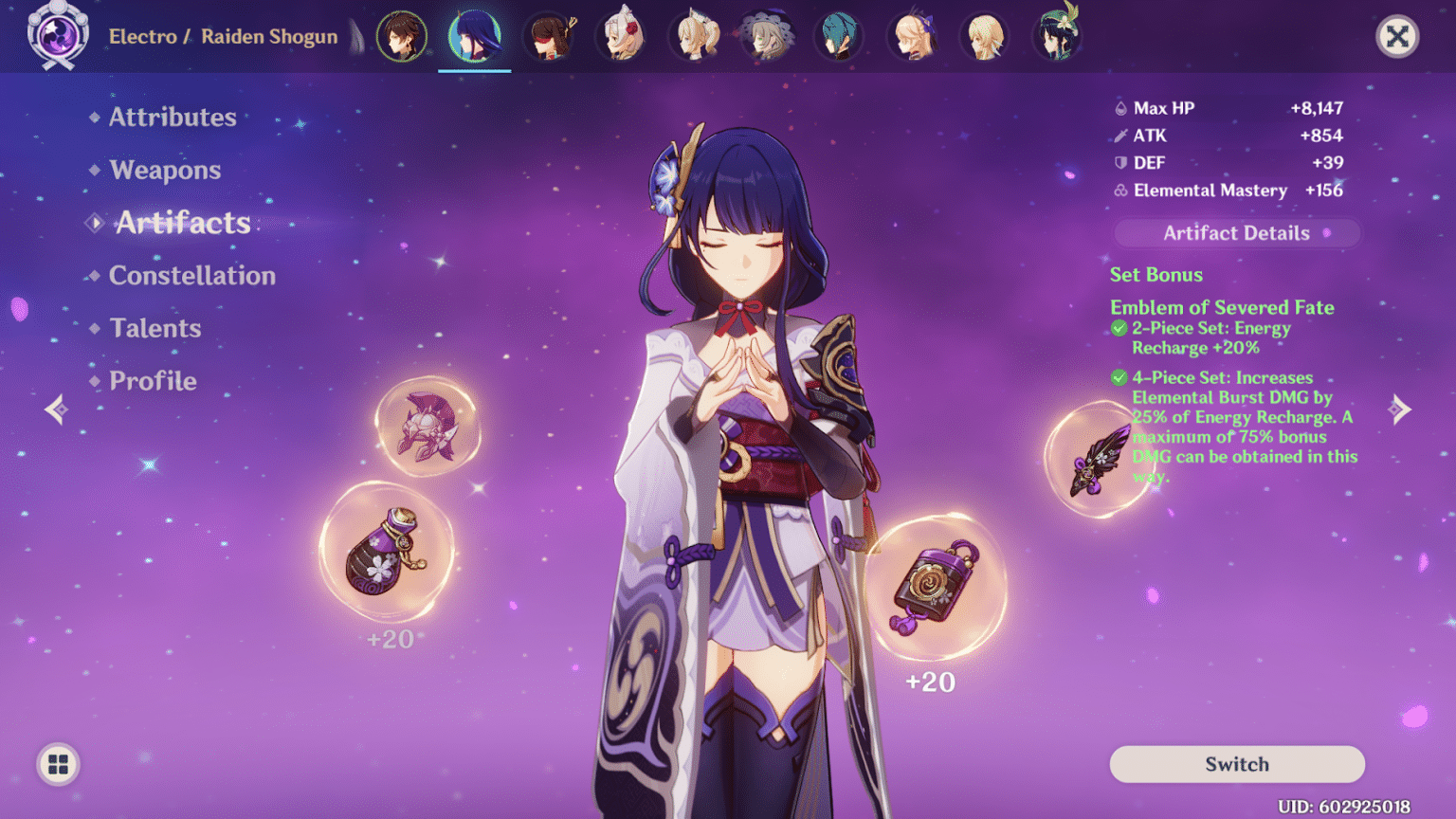Switch to Beidou with the red eyepatch

pyautogui.click(x=549, y=37)
